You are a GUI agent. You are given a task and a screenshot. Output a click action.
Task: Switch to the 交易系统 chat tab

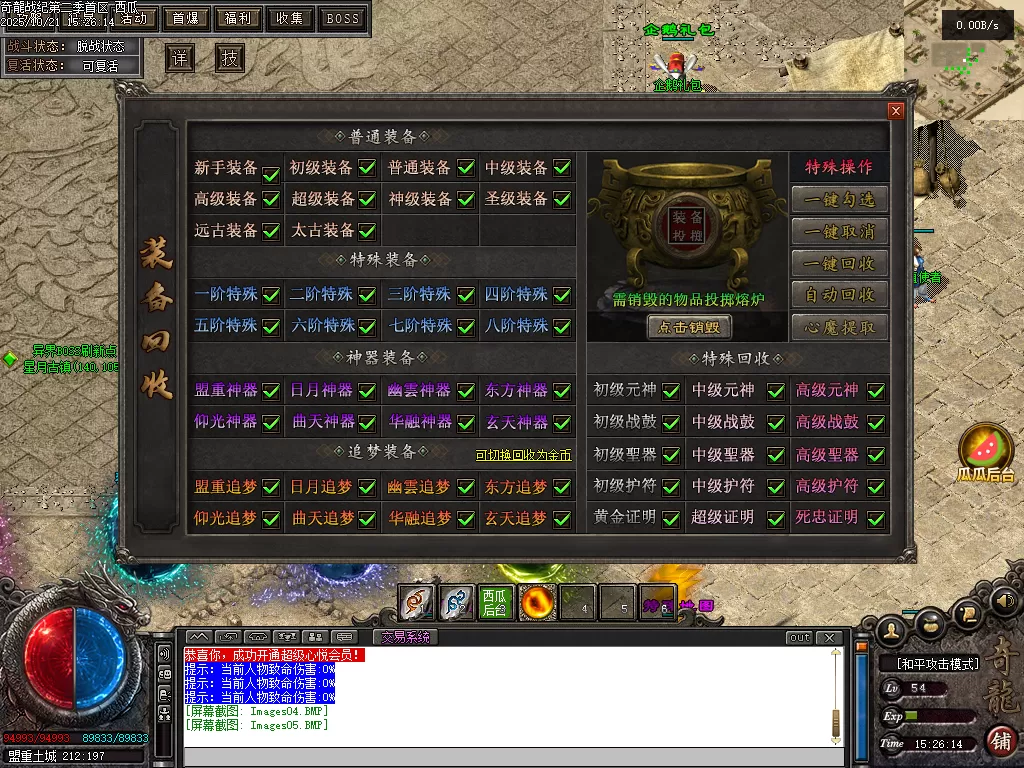point(405,637)
